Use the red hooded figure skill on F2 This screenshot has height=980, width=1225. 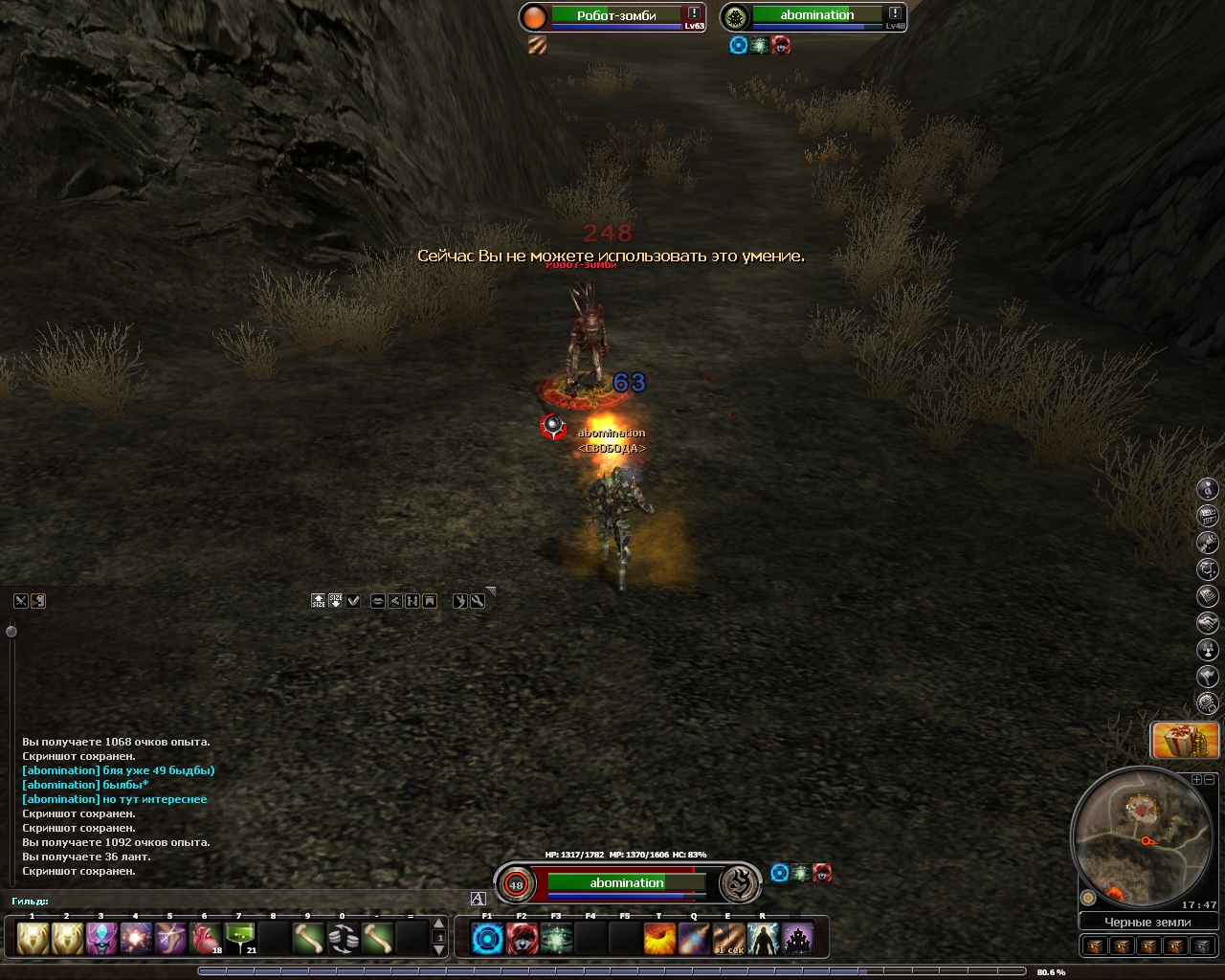(522, 939)
